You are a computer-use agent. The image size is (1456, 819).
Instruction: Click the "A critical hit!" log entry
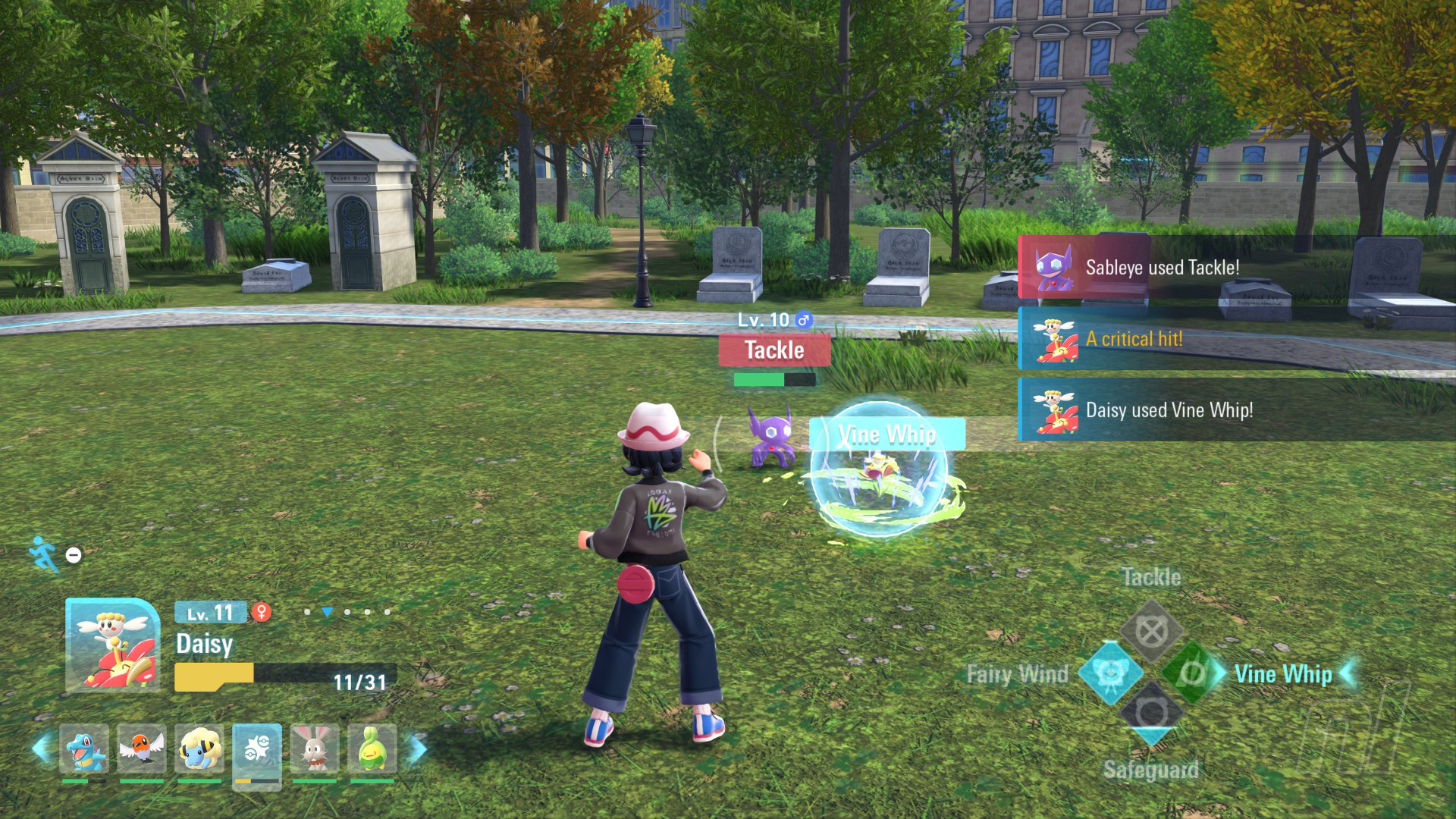pyautogui.click(x=1236, y=339)
